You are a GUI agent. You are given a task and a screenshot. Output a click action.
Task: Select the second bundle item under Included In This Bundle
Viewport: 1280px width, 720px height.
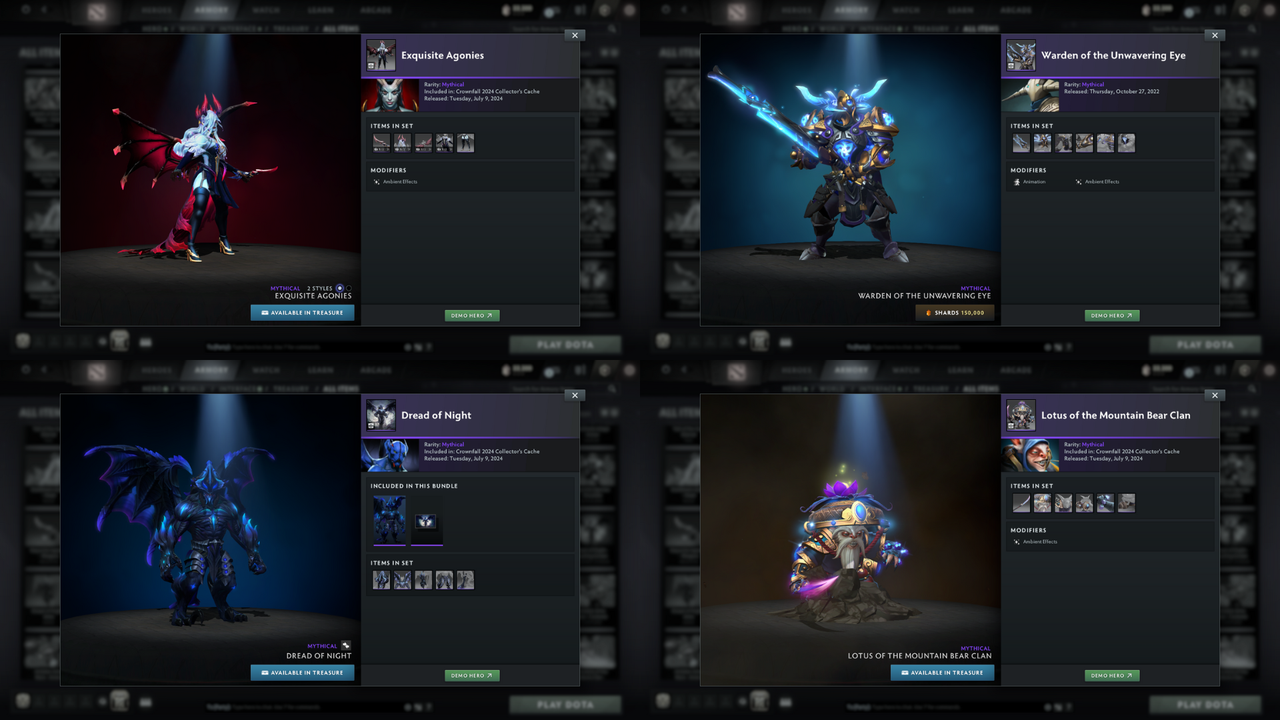pos(426,519)
